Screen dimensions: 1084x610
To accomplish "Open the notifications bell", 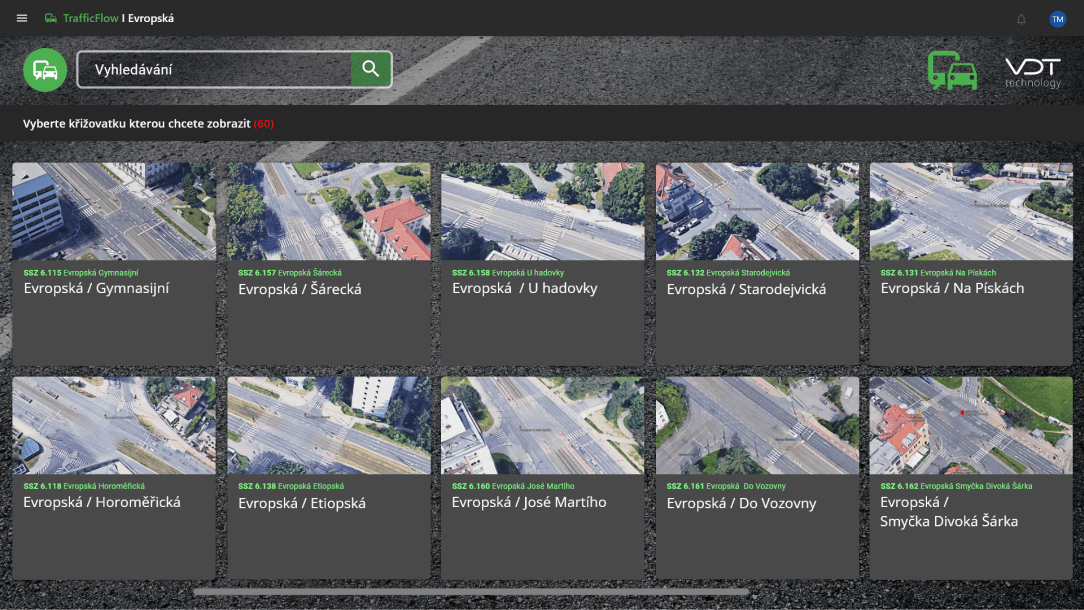I will [1021, 19].
